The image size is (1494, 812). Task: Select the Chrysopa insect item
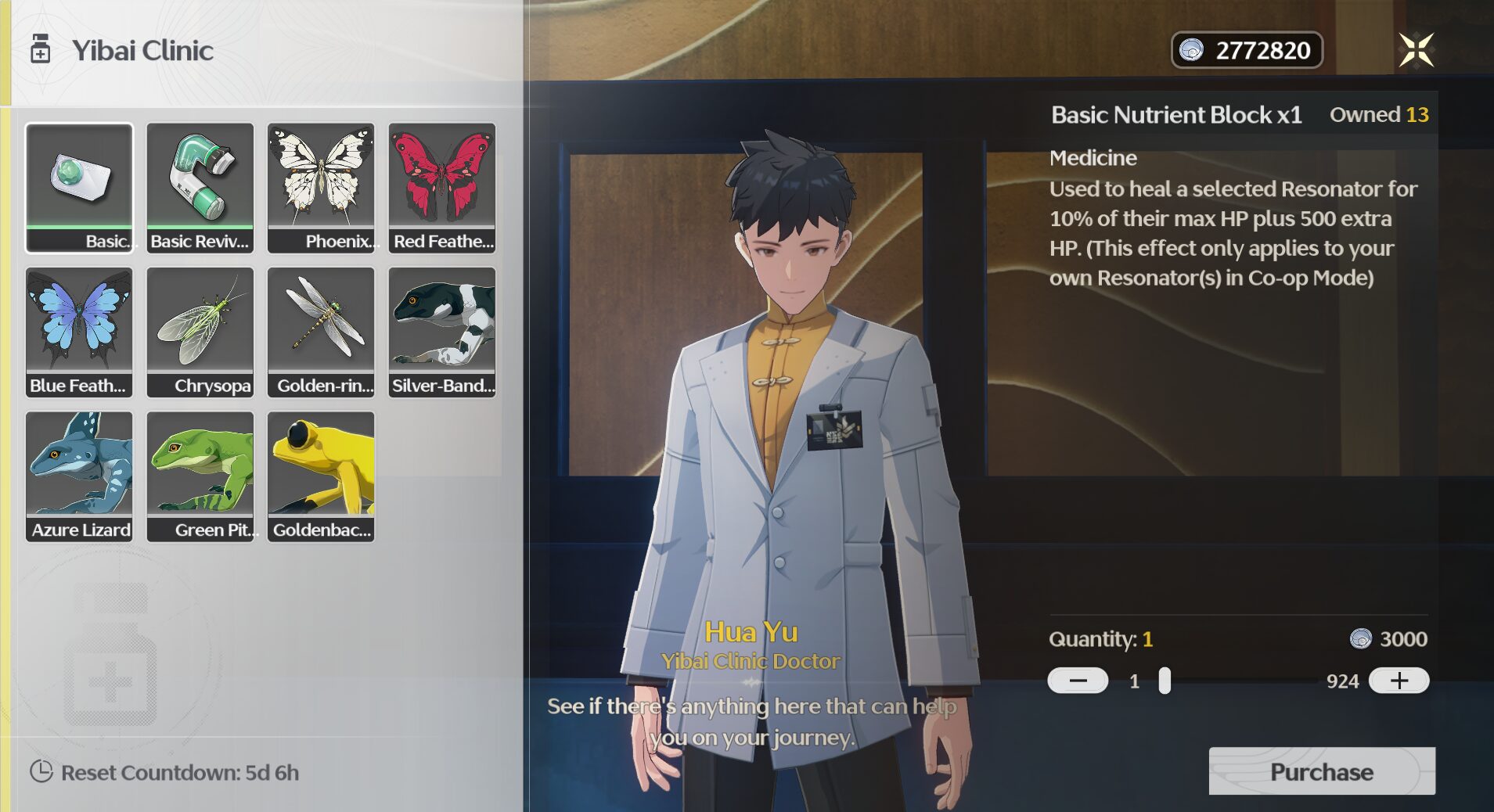coord(200,332)
